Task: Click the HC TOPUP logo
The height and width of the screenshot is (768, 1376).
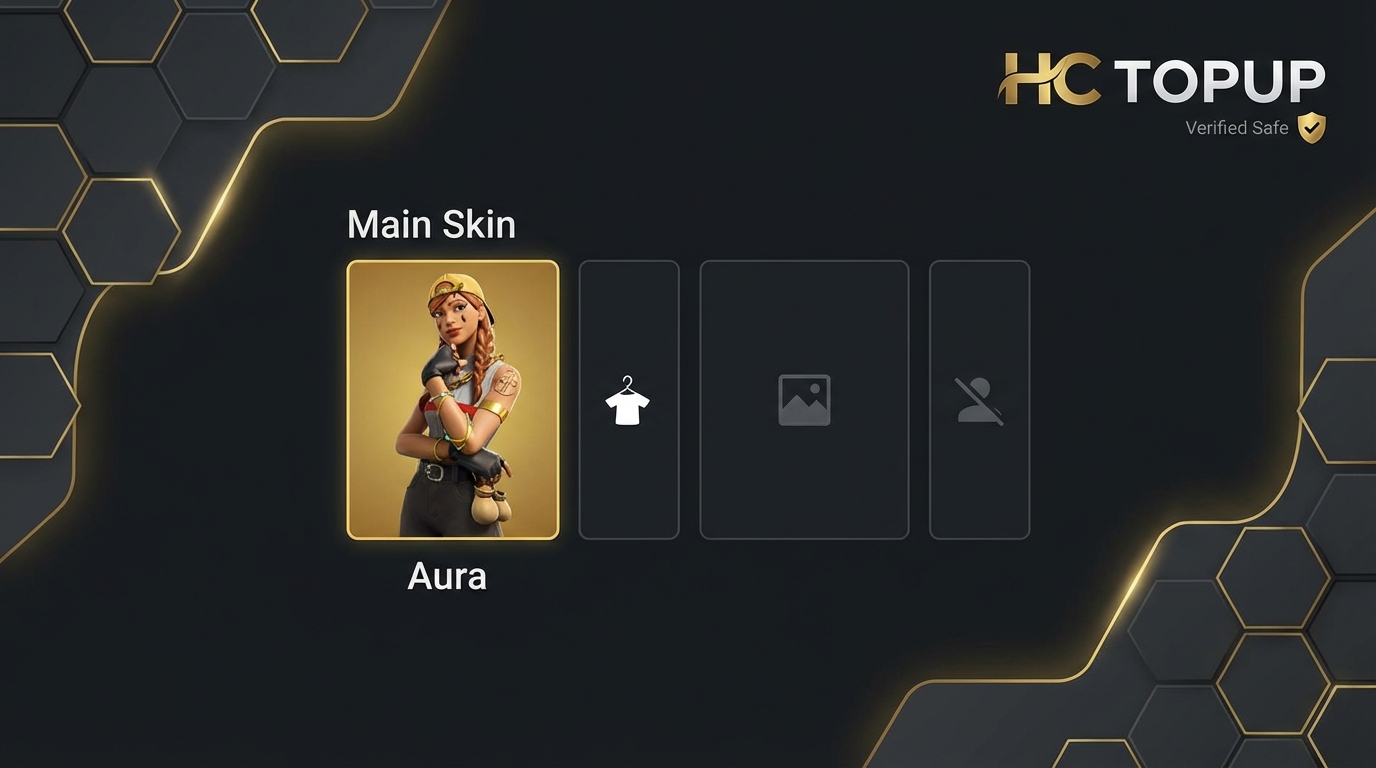Action: click(1162, 80)
